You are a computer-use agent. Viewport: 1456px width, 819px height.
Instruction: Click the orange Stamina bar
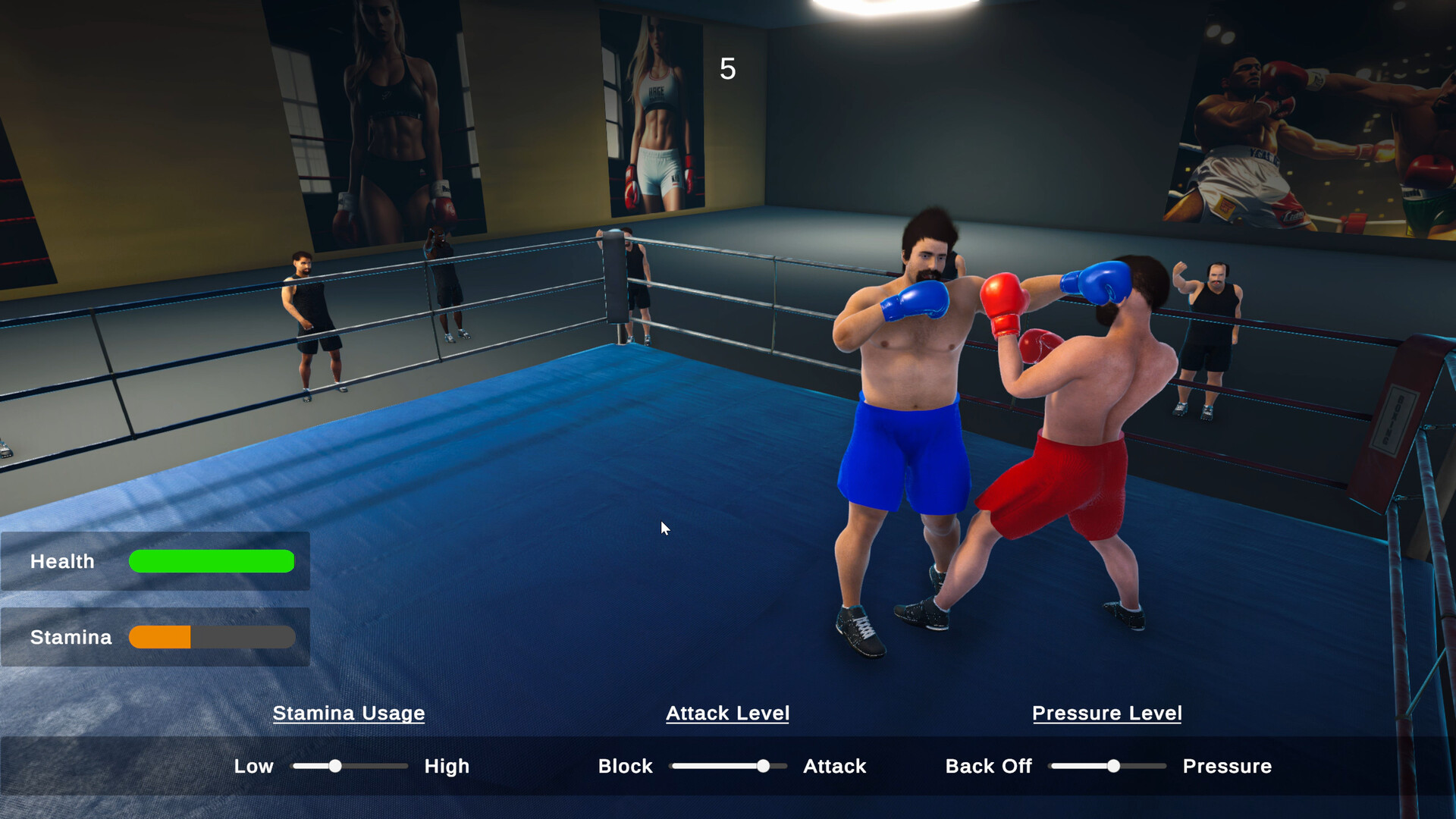(159, 637)
